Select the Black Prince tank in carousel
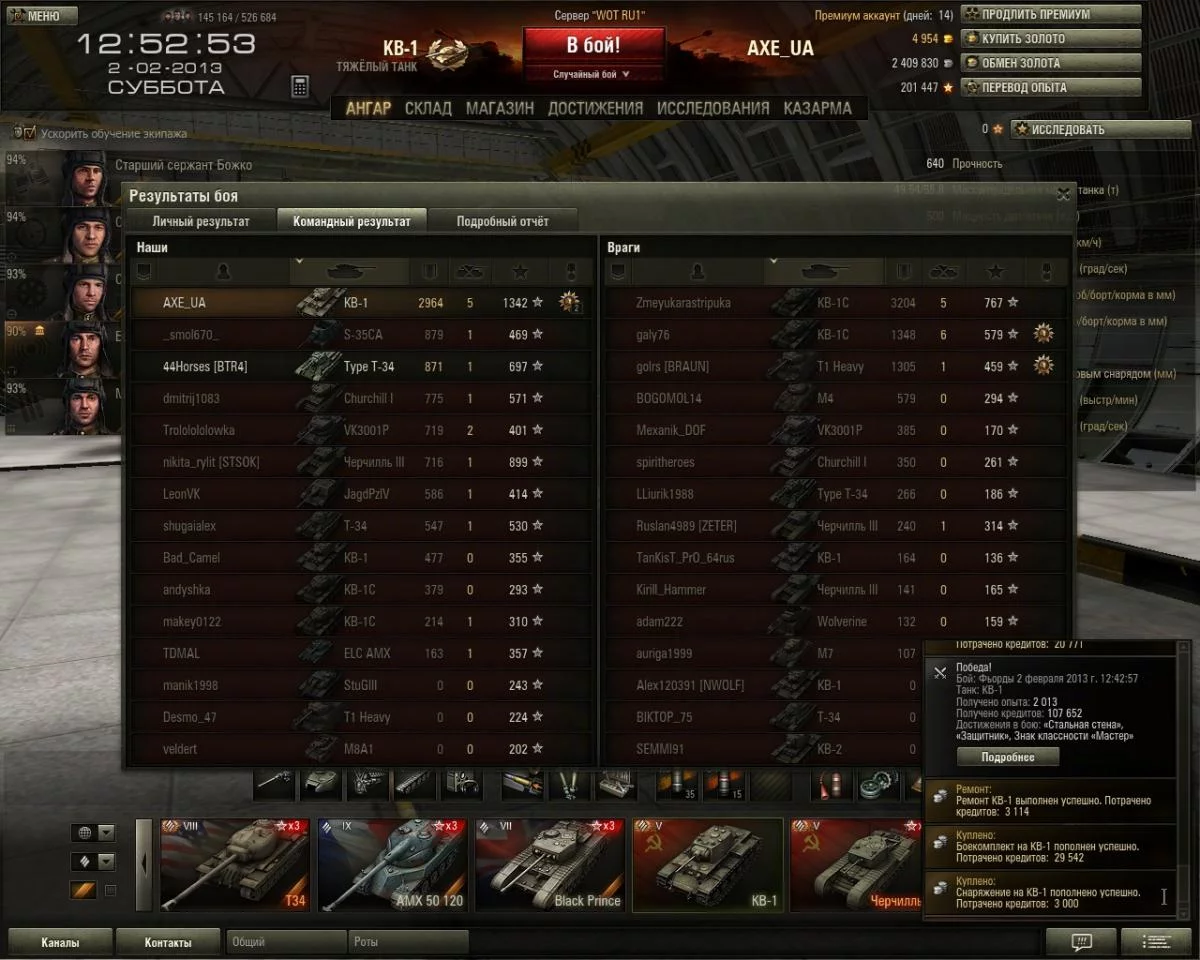The image size is (1200, 960). pos(548,865)
